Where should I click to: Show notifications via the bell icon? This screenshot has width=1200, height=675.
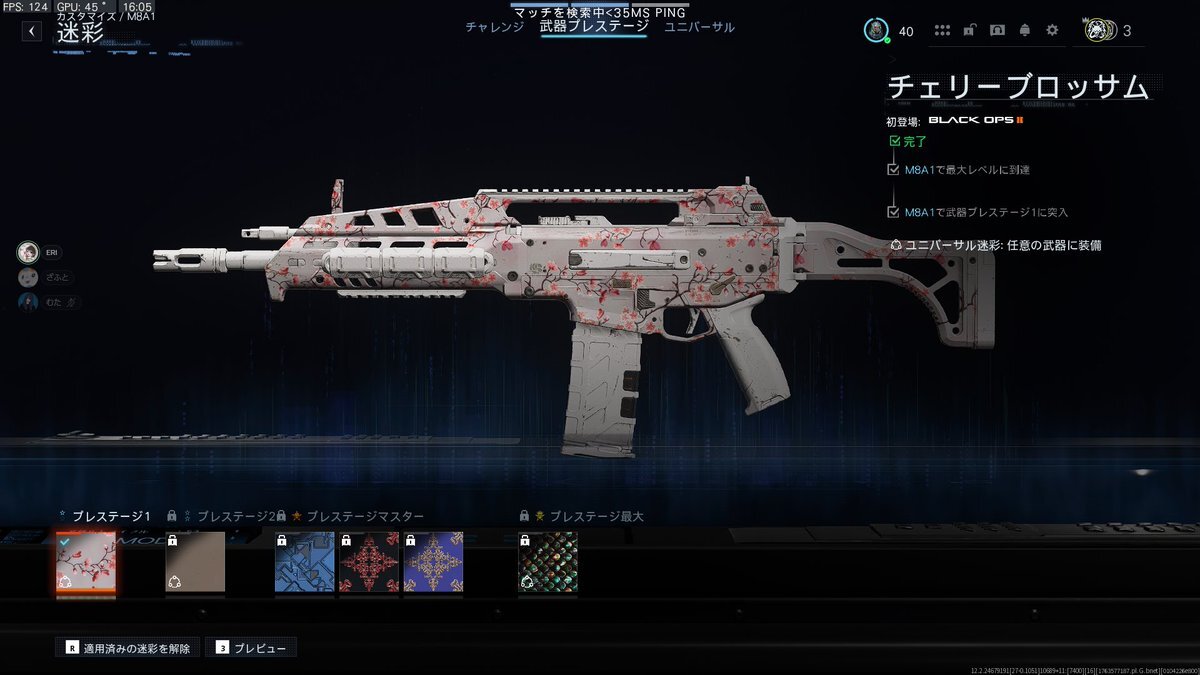point(1024,30)
